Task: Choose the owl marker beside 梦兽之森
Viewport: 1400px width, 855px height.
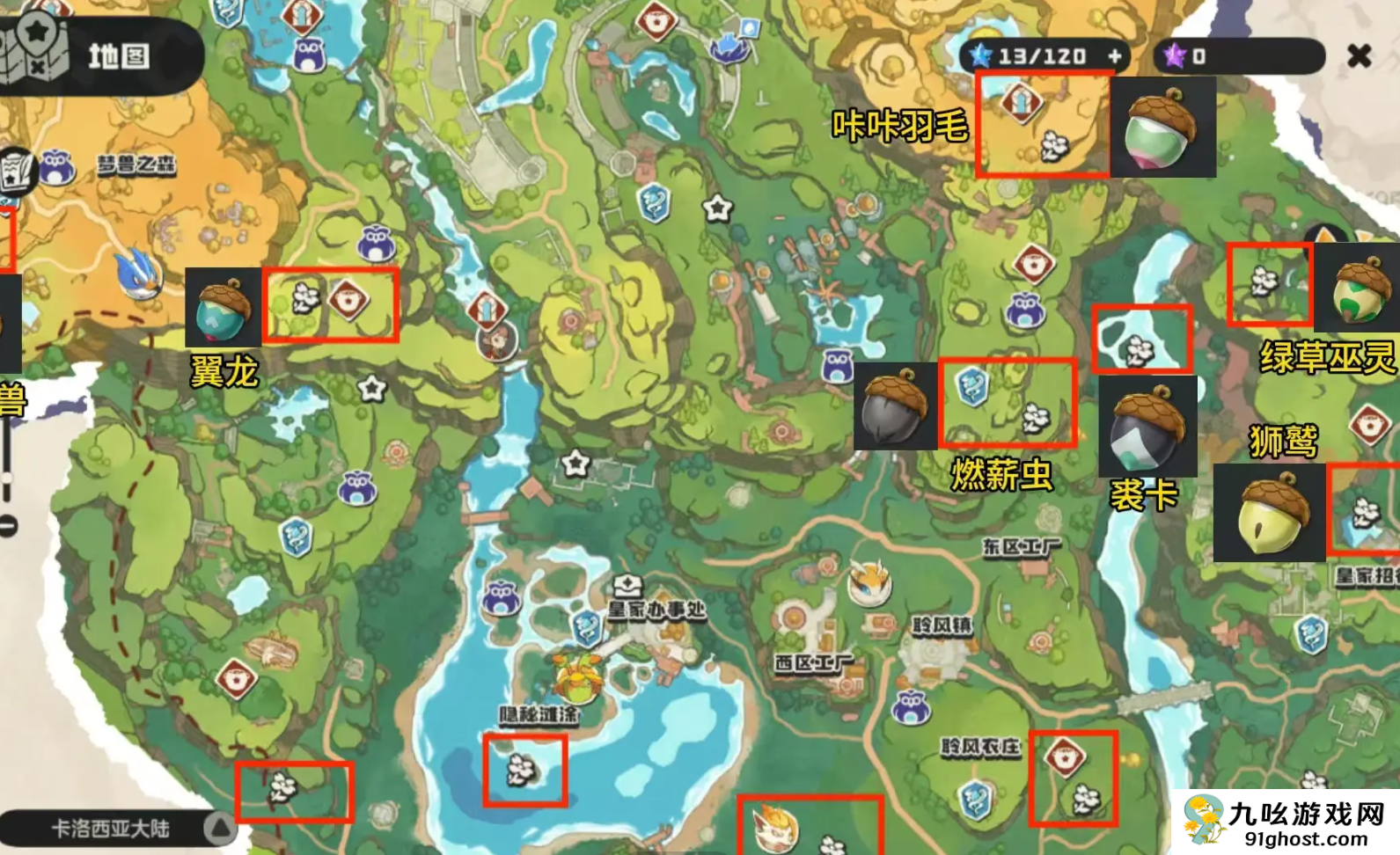Action: click(56, 165)
